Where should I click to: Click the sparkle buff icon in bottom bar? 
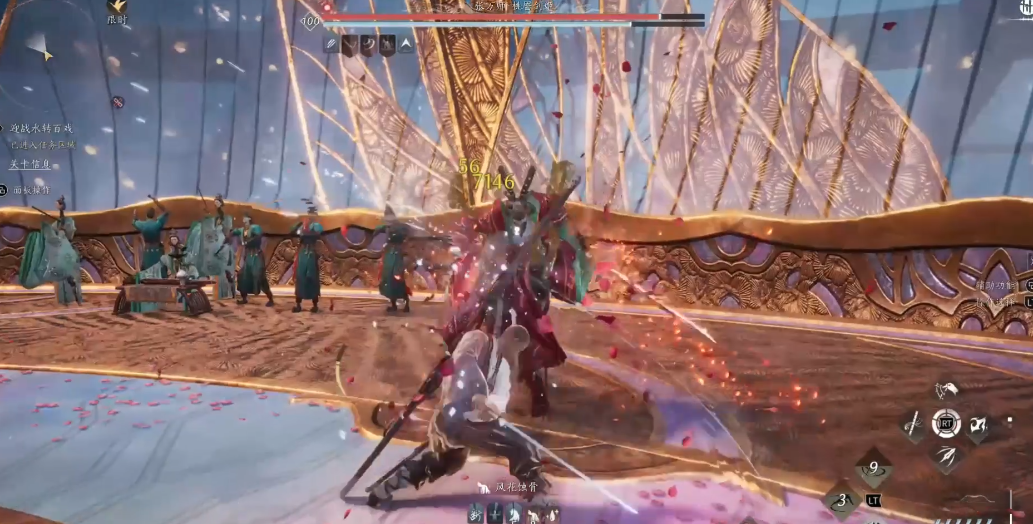pos(551,513)
